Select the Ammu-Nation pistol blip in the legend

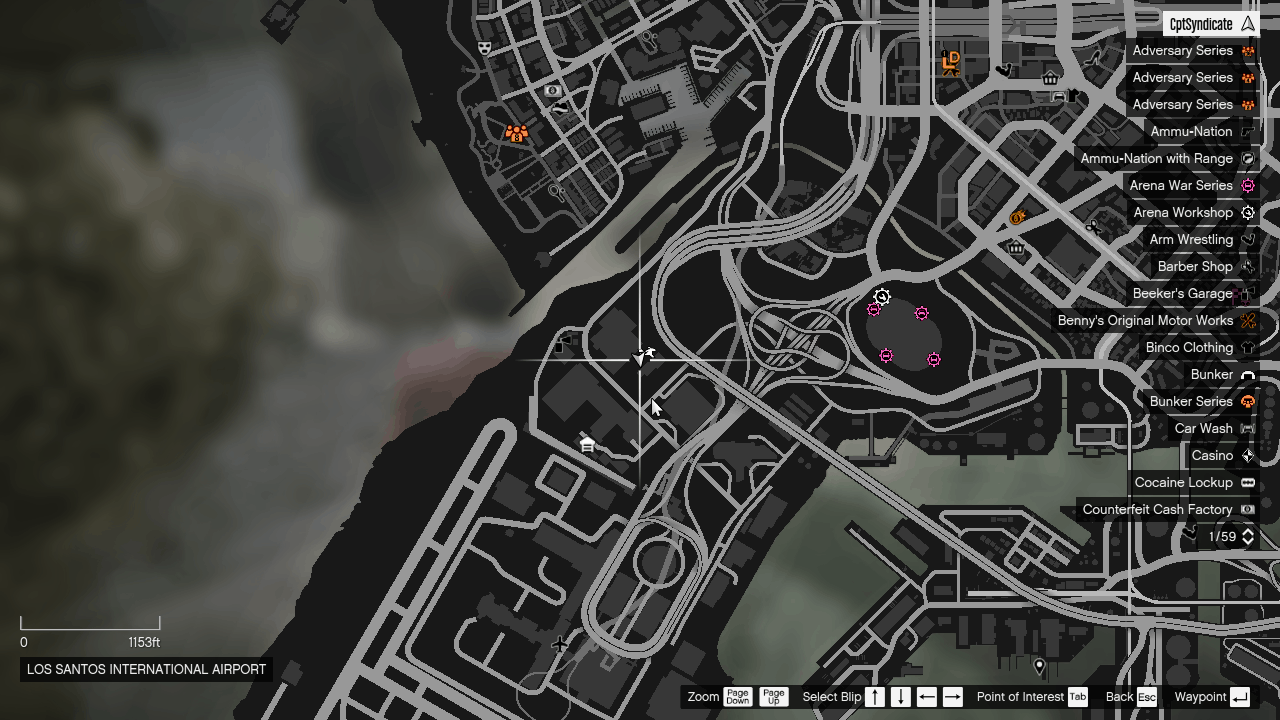click(1247, 131)
